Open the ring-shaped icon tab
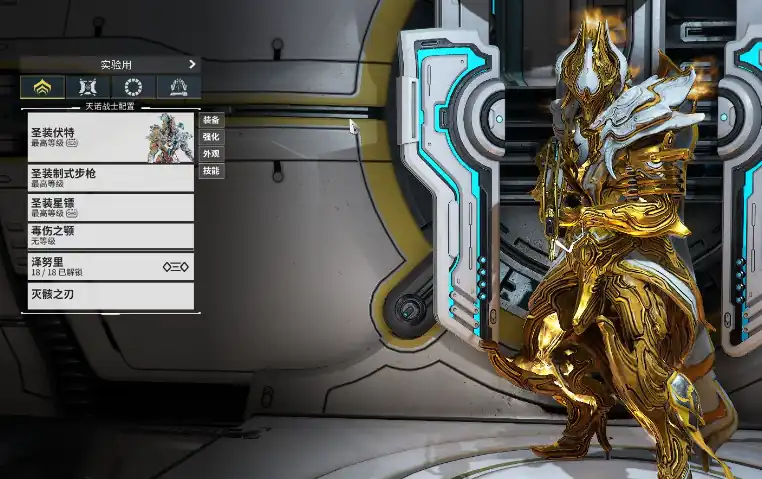The width and height of the screenshot is (762, 479). click(133, 87)
